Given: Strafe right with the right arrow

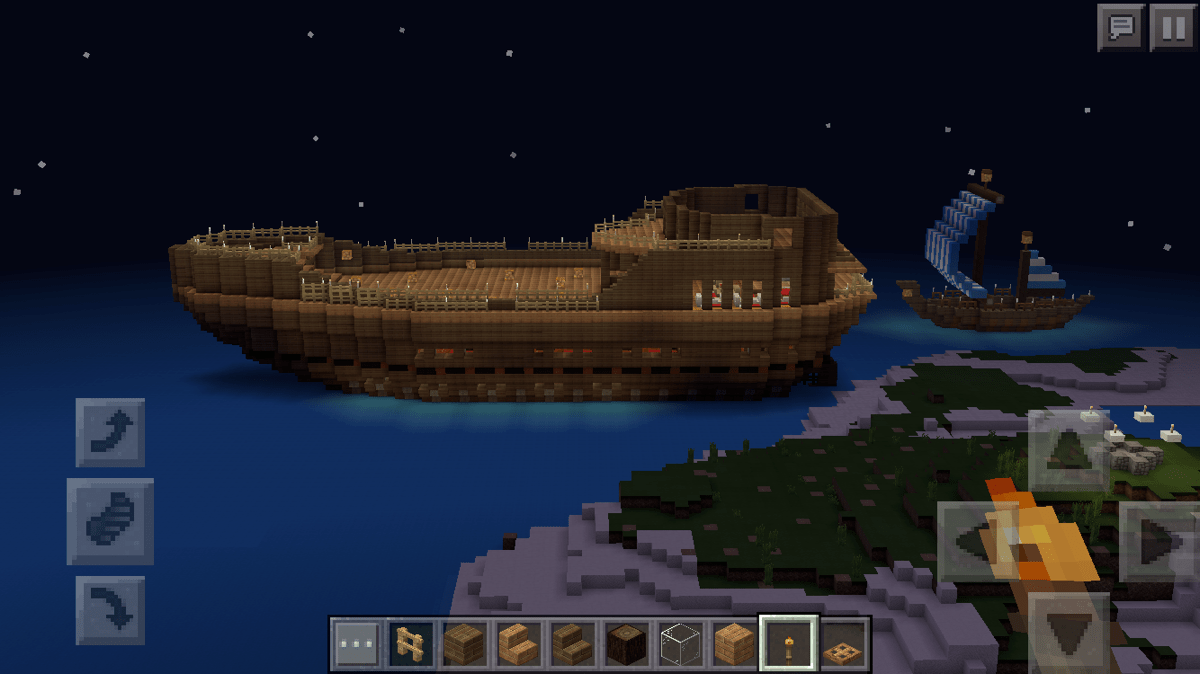Looking at the screenshot, I should pos(1160,542).
